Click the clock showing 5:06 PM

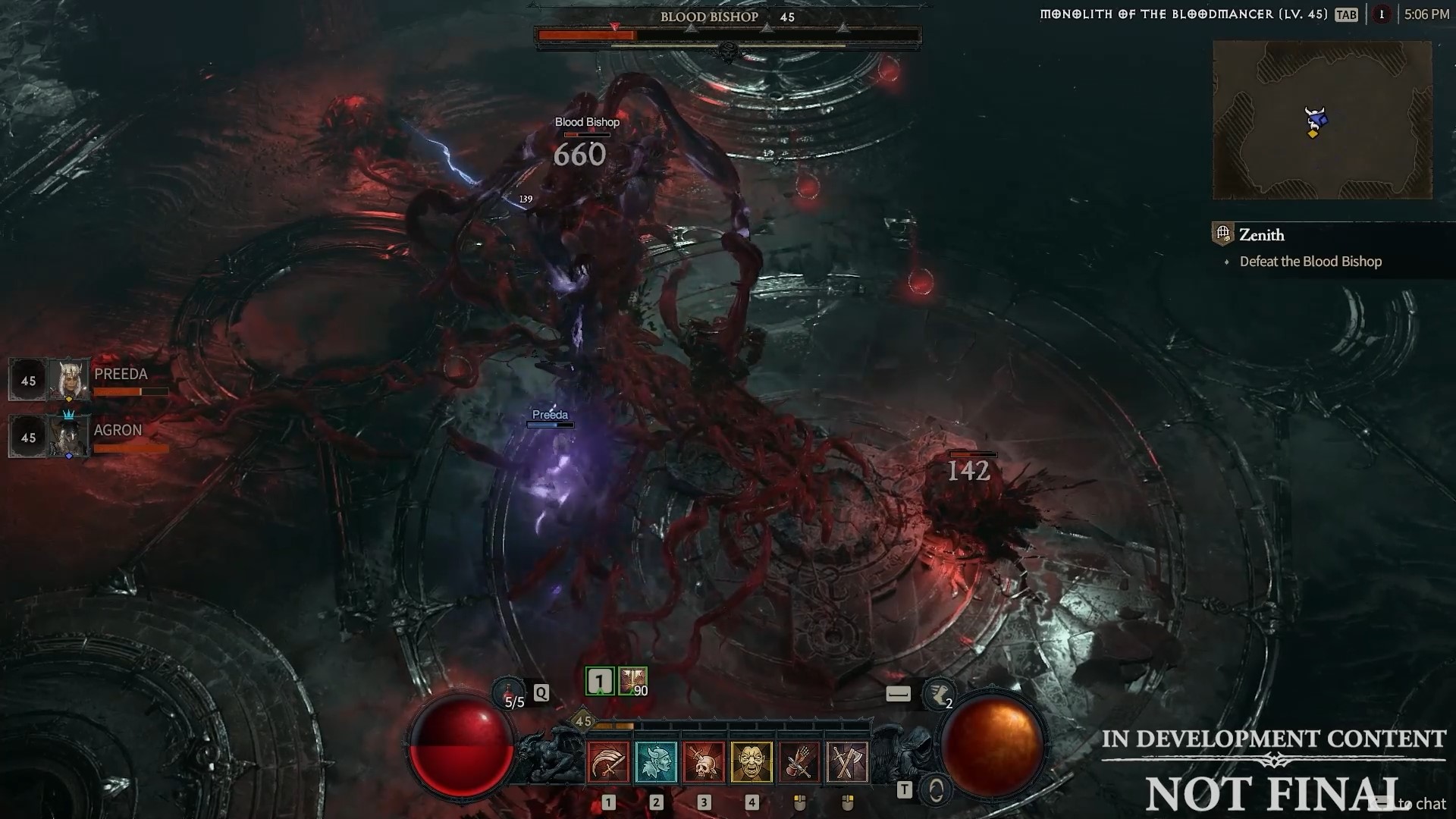[1426, 13]
